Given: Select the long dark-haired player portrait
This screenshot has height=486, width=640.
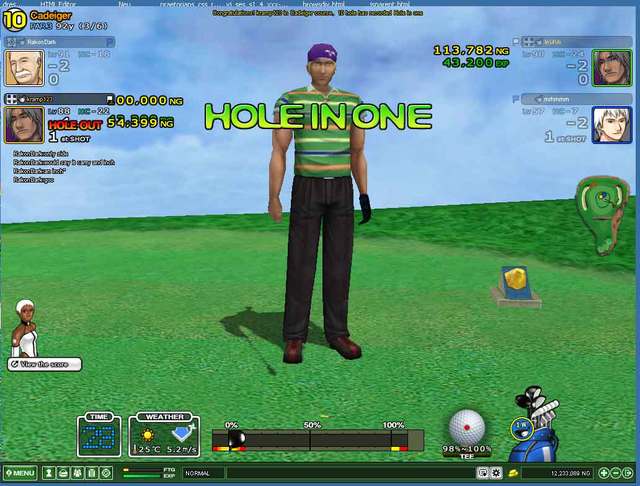Looking at the screenshot, I should (612, 68).
